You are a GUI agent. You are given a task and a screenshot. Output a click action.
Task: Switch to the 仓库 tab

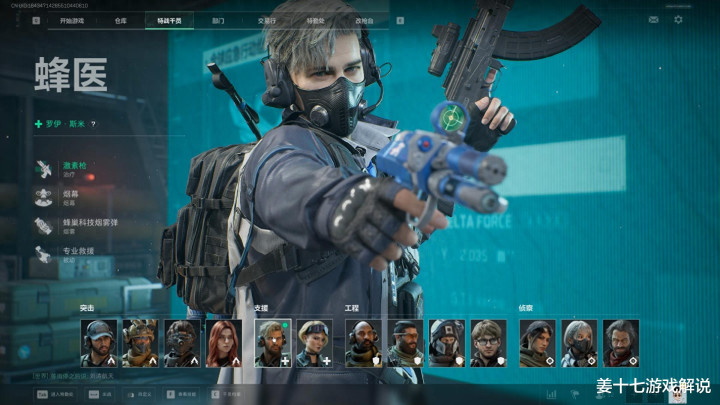120,19
